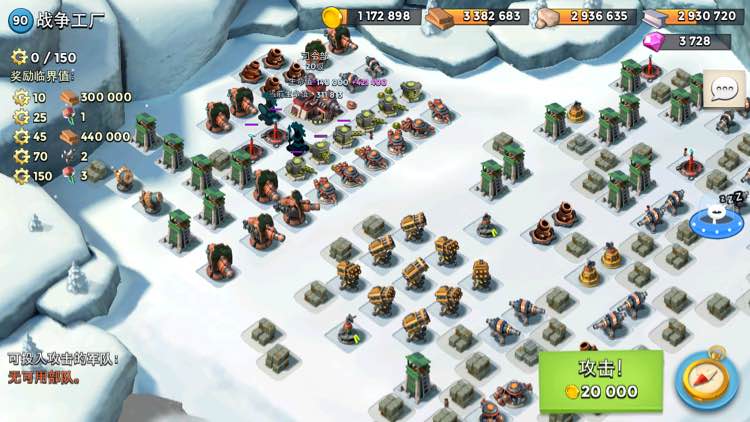Select the level 90 player badge
750x422 pixels.
(19, 20)
